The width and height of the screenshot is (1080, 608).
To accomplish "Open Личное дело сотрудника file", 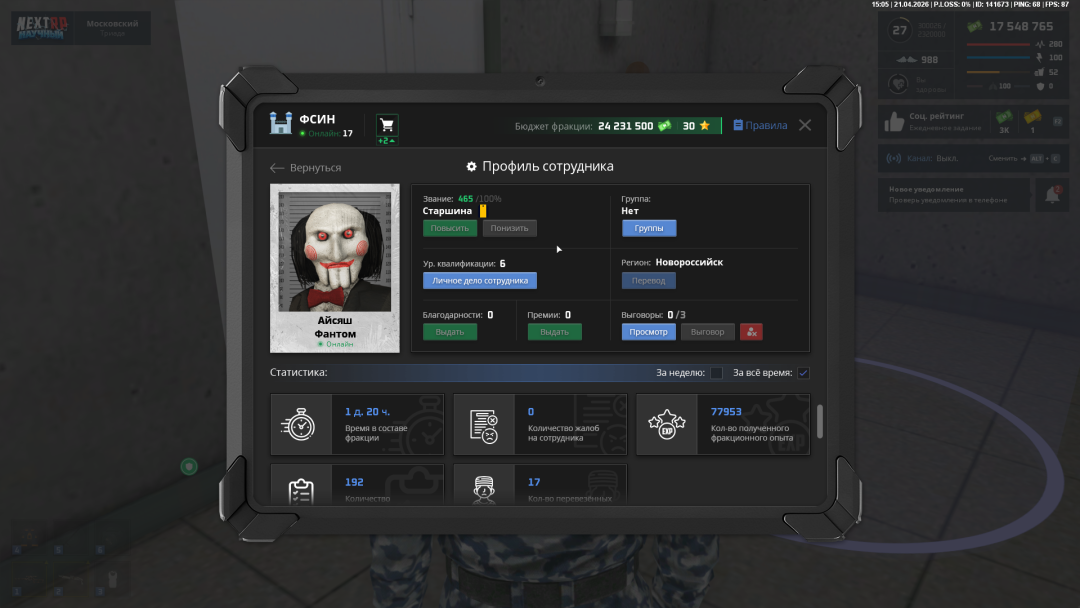I will pyautogui.click(x=479, y=281).
